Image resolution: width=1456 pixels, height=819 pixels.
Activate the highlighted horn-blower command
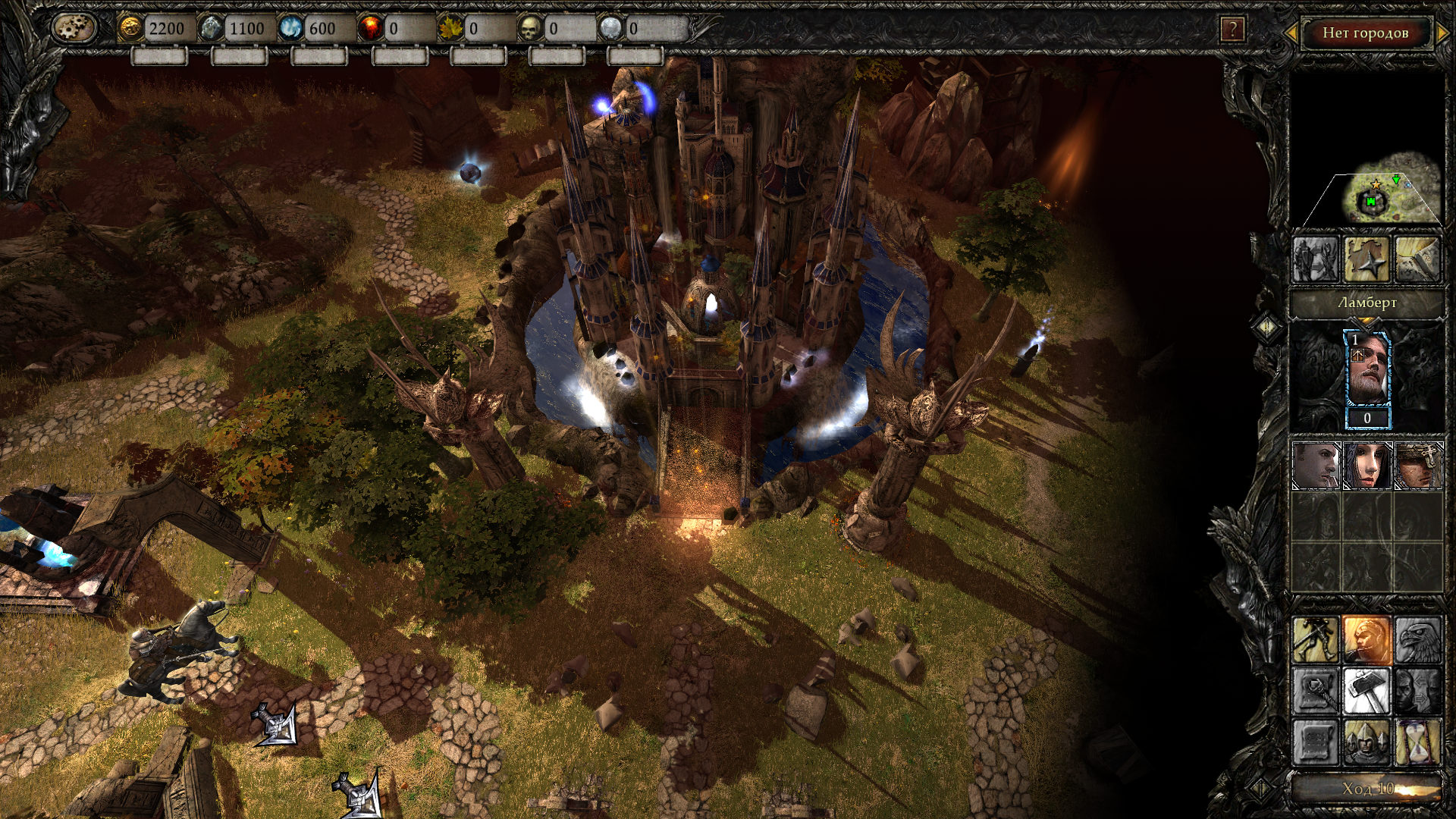[1367, 639]
